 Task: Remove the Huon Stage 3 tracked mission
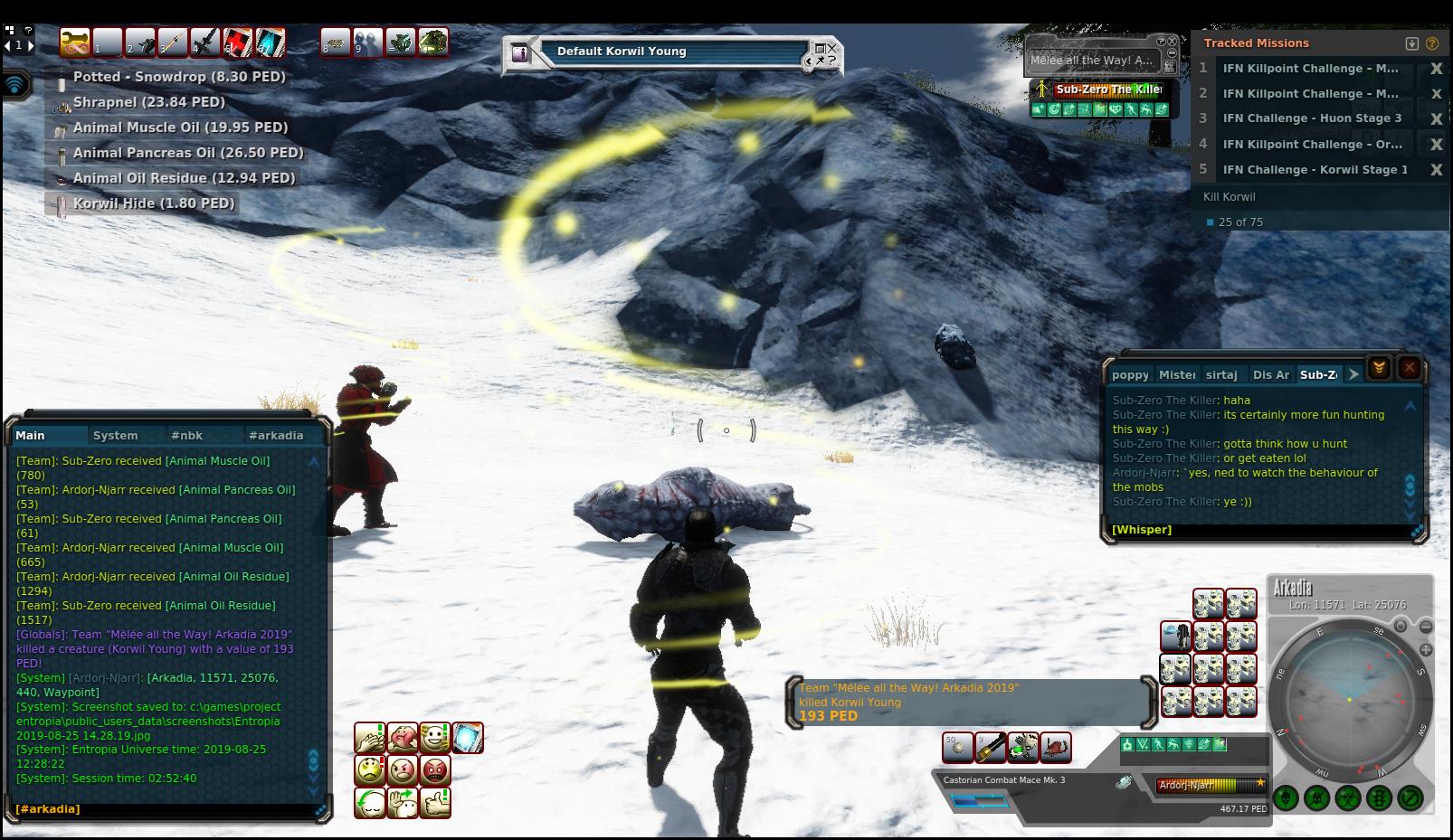(1436, 119)
